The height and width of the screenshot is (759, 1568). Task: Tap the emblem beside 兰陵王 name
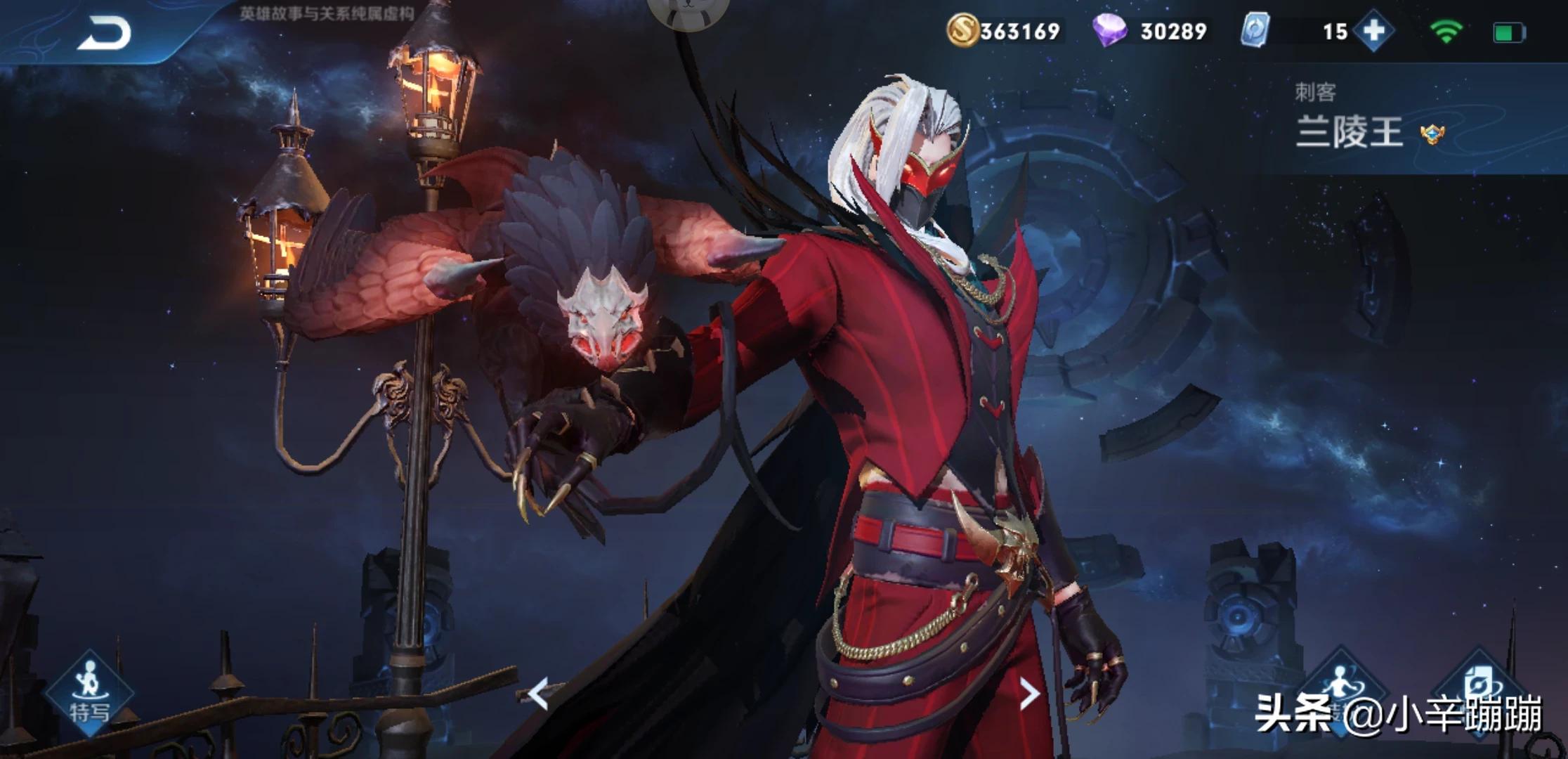pos(1432,134)
